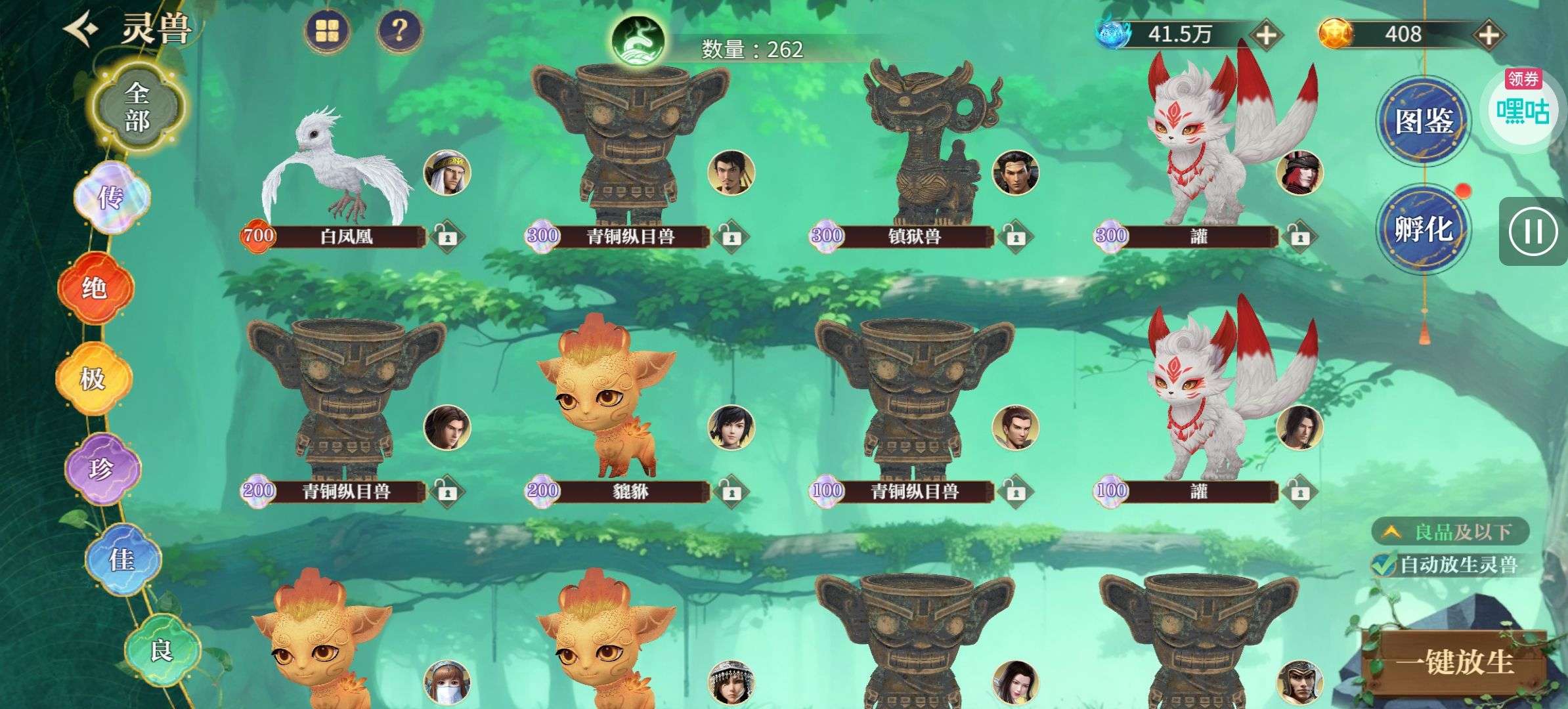Click the pause overlay button
Image resolution: width=1568 pixels, height=709 pixels.
click(x=1533, y=231)
